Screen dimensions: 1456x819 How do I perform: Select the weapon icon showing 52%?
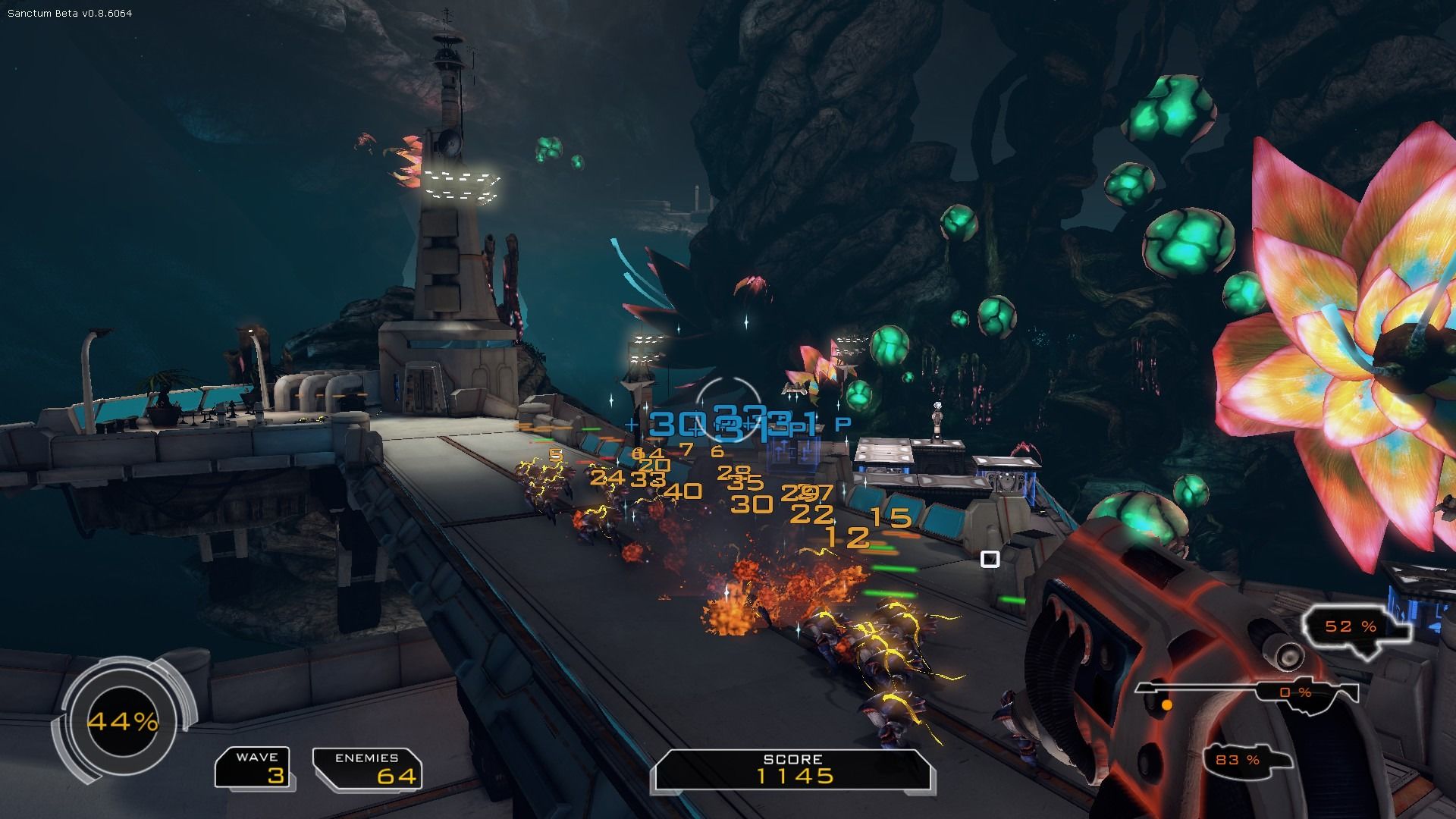tap(1356, 627)
